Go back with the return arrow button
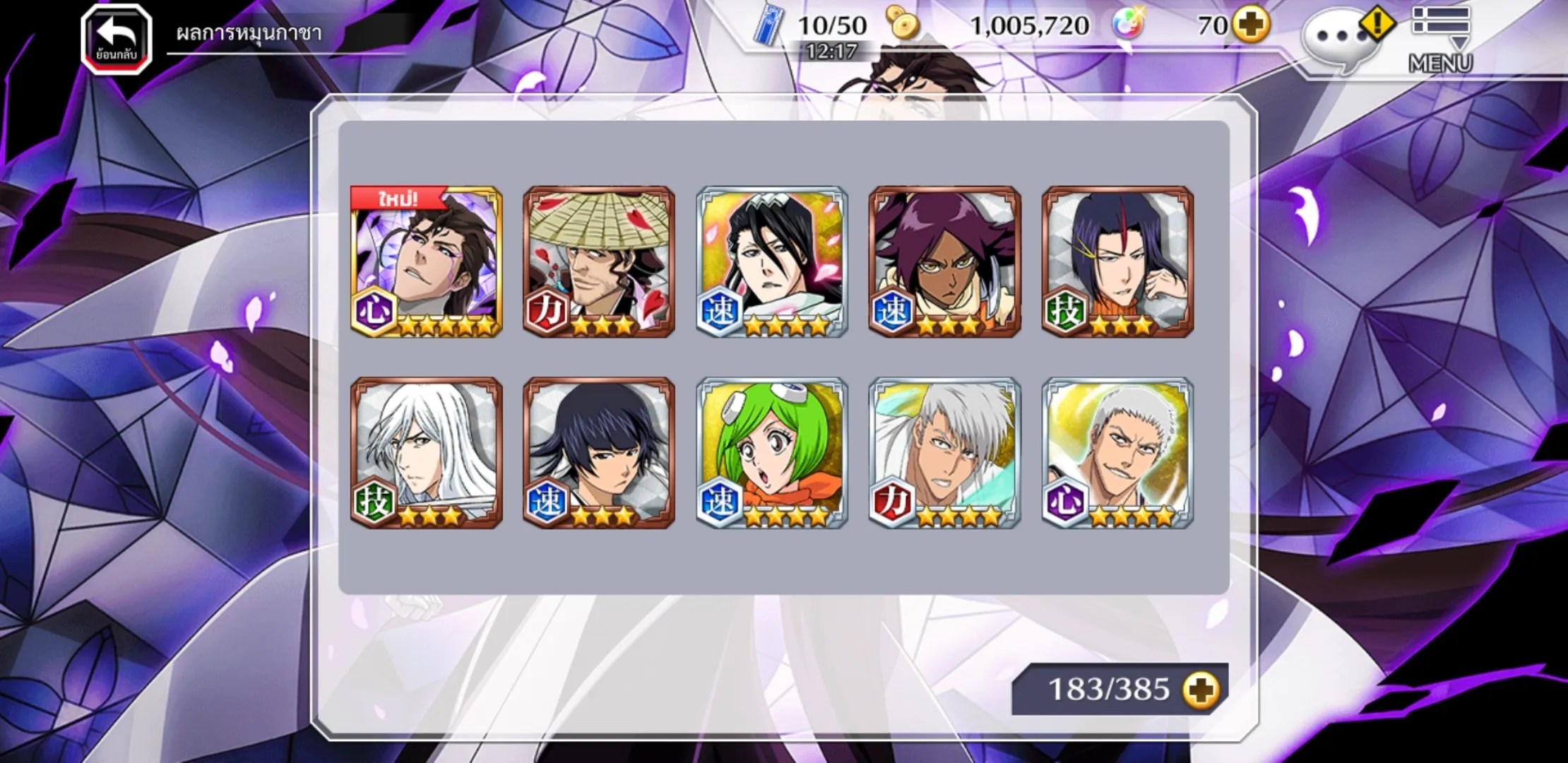 tap(117, 39)
